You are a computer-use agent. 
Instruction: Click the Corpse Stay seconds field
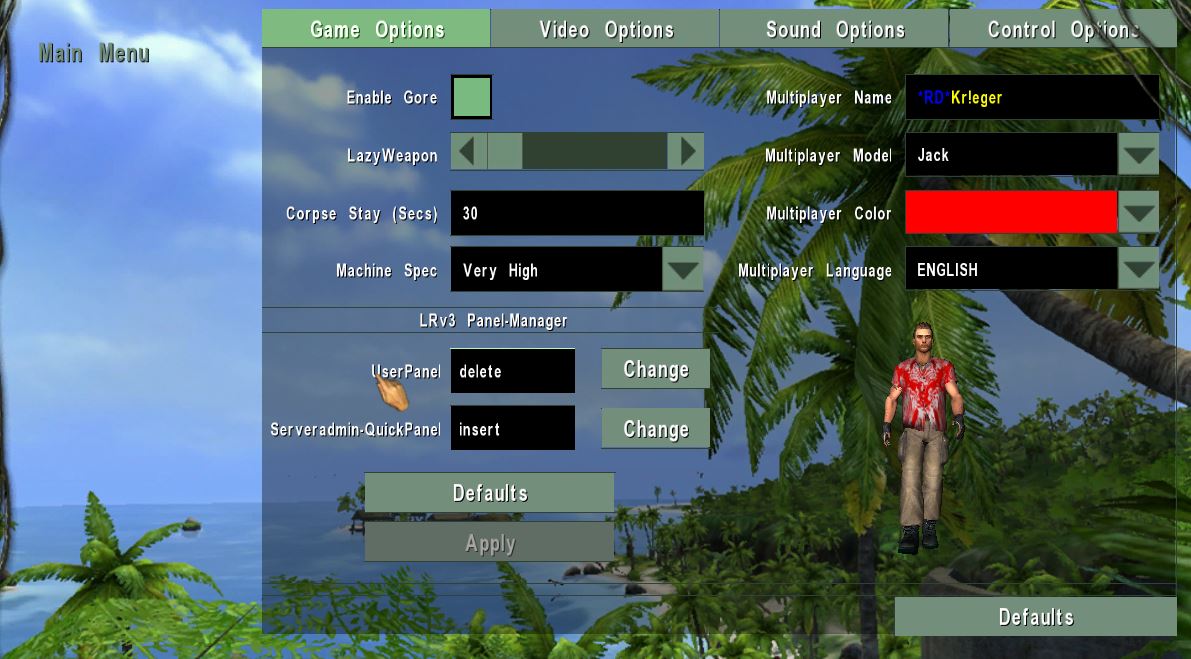pyautogui.click(x=577, y=214)
